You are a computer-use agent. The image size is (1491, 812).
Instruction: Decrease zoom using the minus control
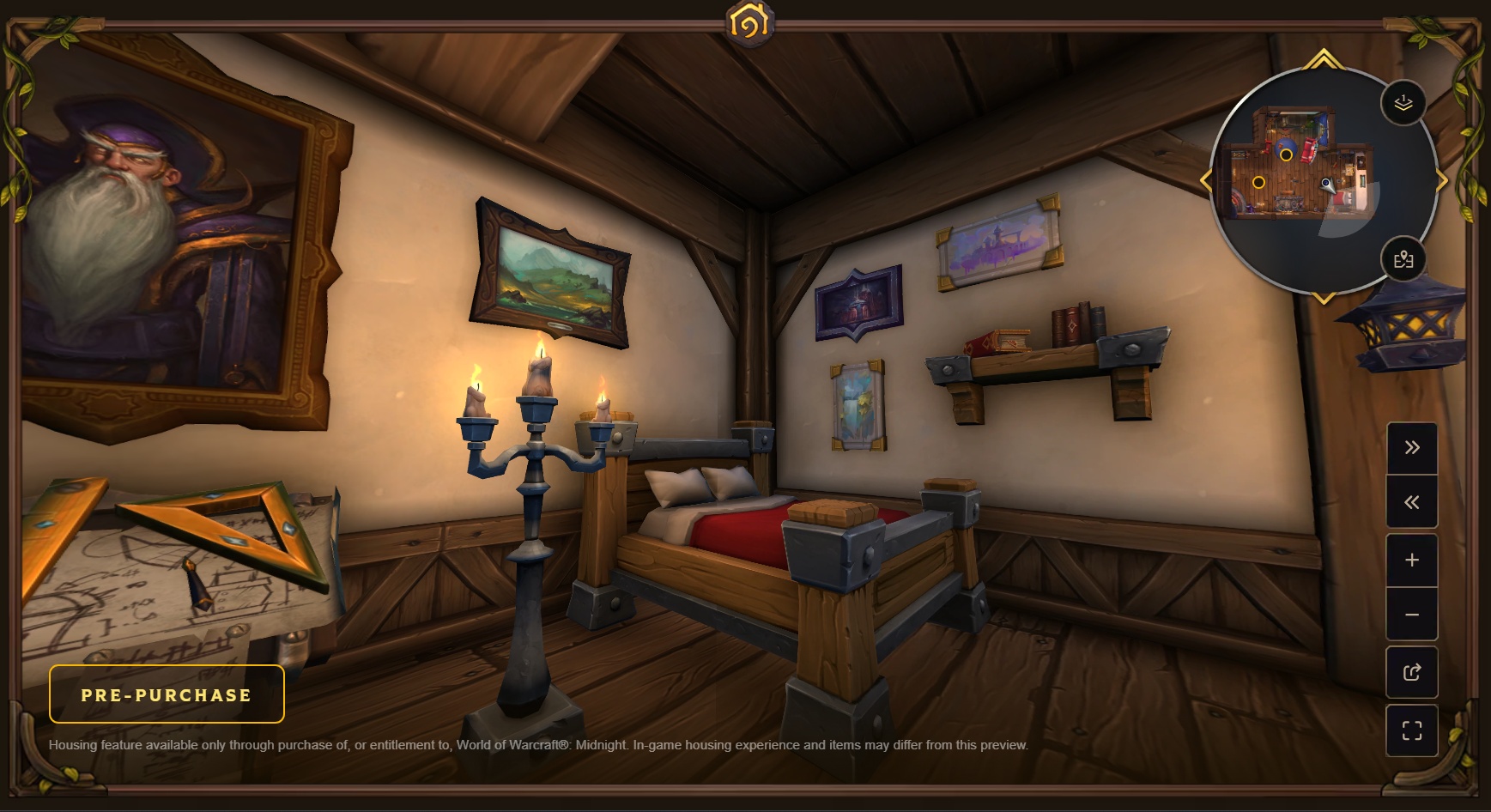1413,615
